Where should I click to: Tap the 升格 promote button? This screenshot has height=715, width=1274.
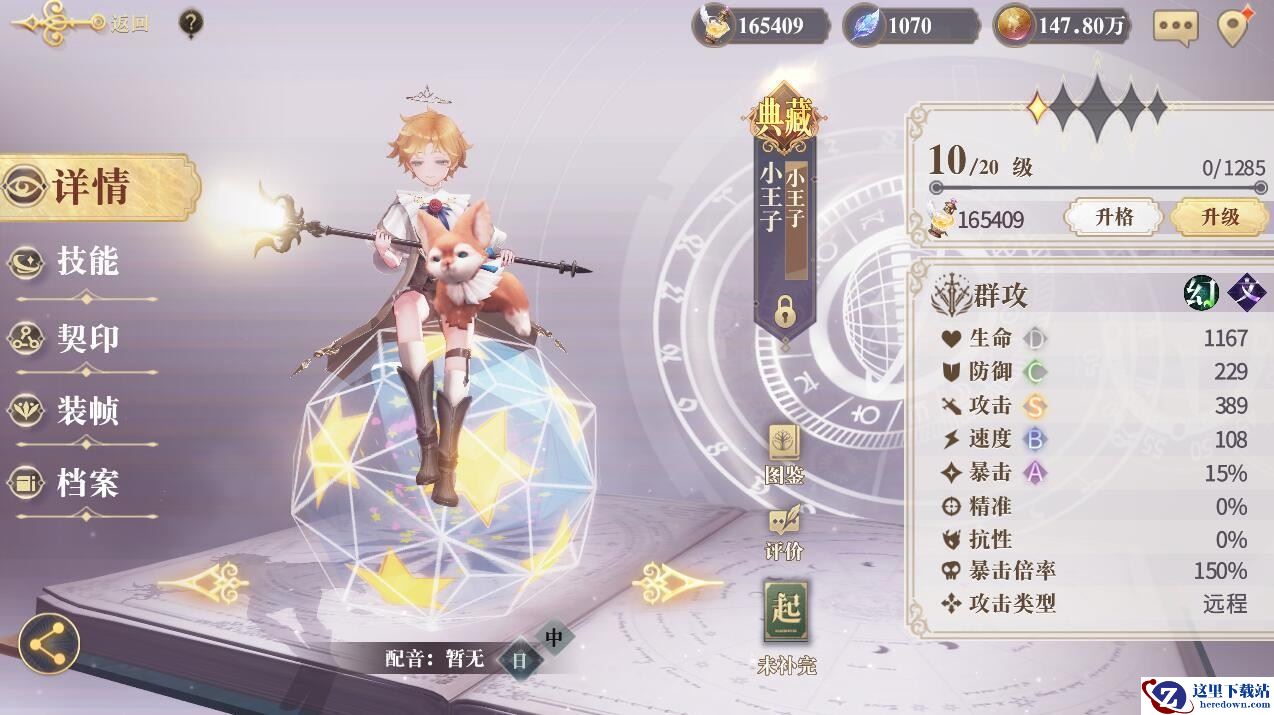(x=1113, y=217)
